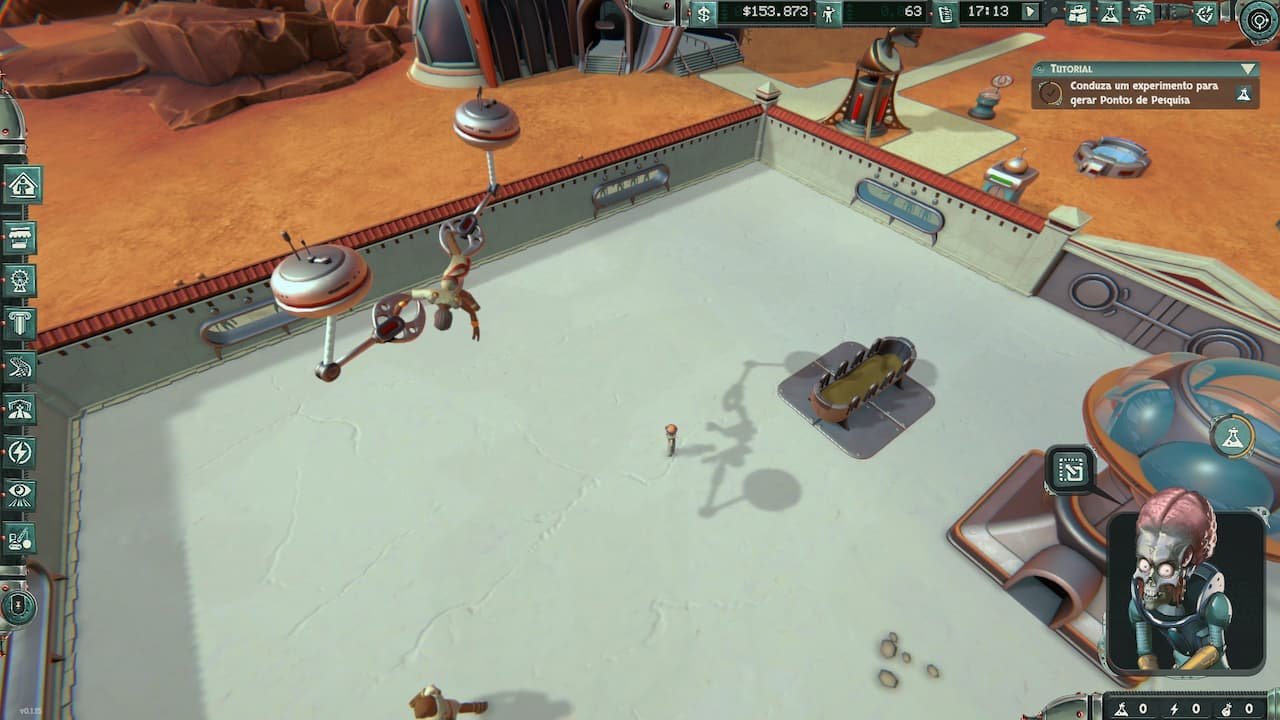Choose the winding path tool

coord(21,366)
